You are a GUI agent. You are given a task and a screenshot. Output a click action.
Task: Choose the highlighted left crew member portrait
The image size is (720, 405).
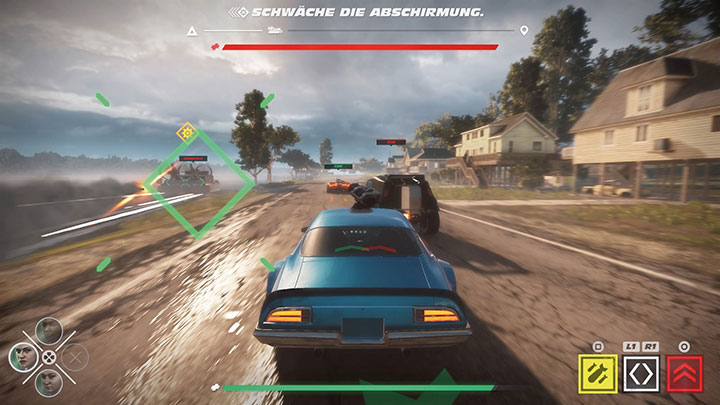(23, 356)
